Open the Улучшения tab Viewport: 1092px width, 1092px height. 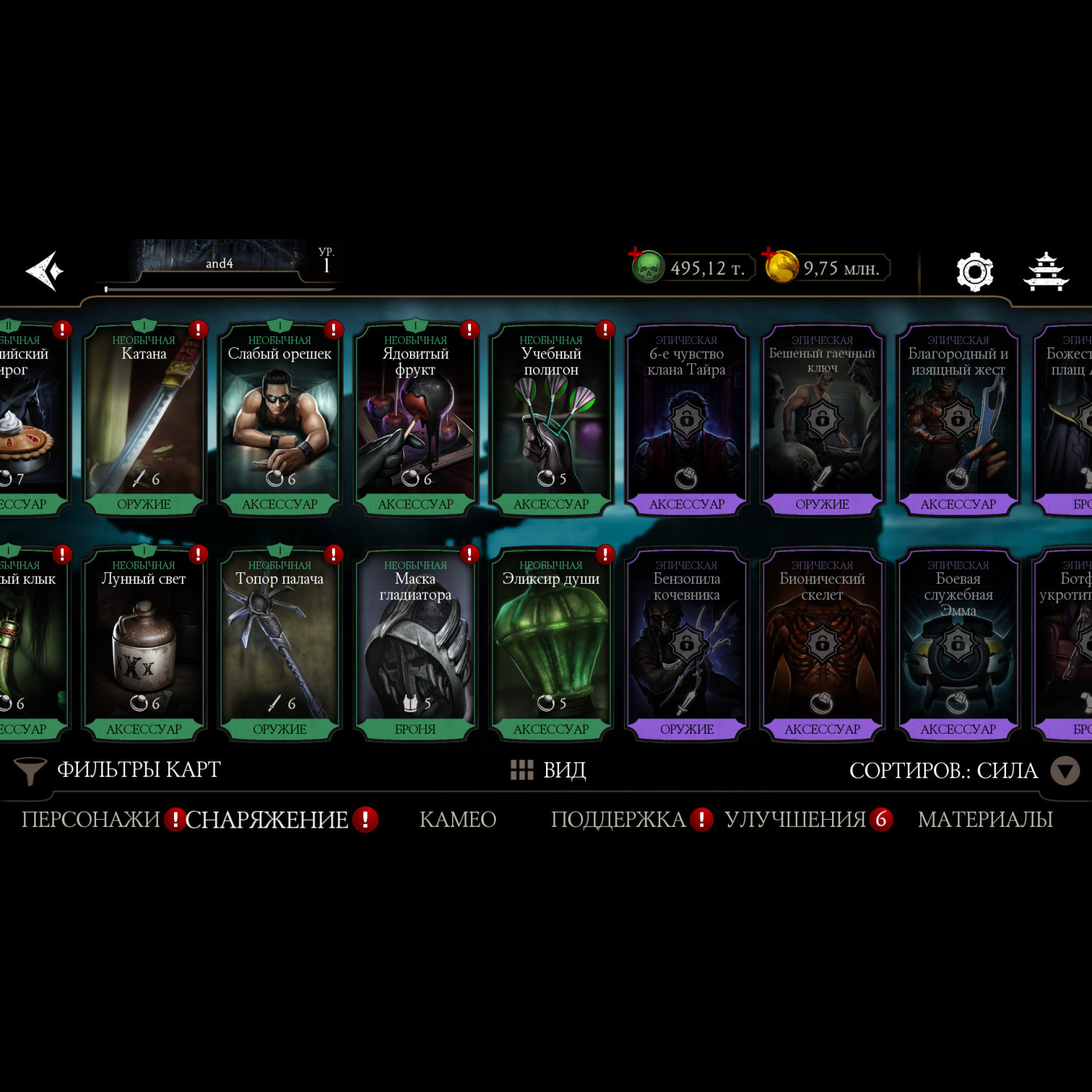tap(795, 820)
